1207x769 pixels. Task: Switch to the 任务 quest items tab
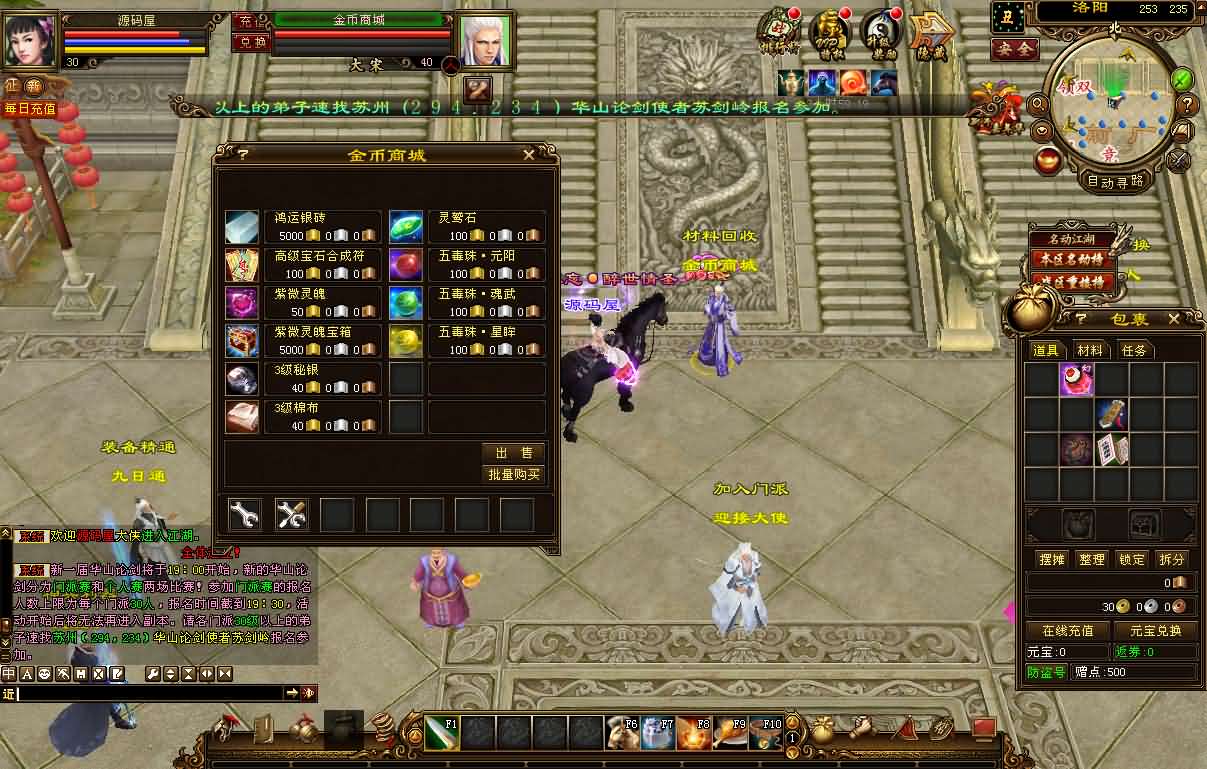point(1133,350)
